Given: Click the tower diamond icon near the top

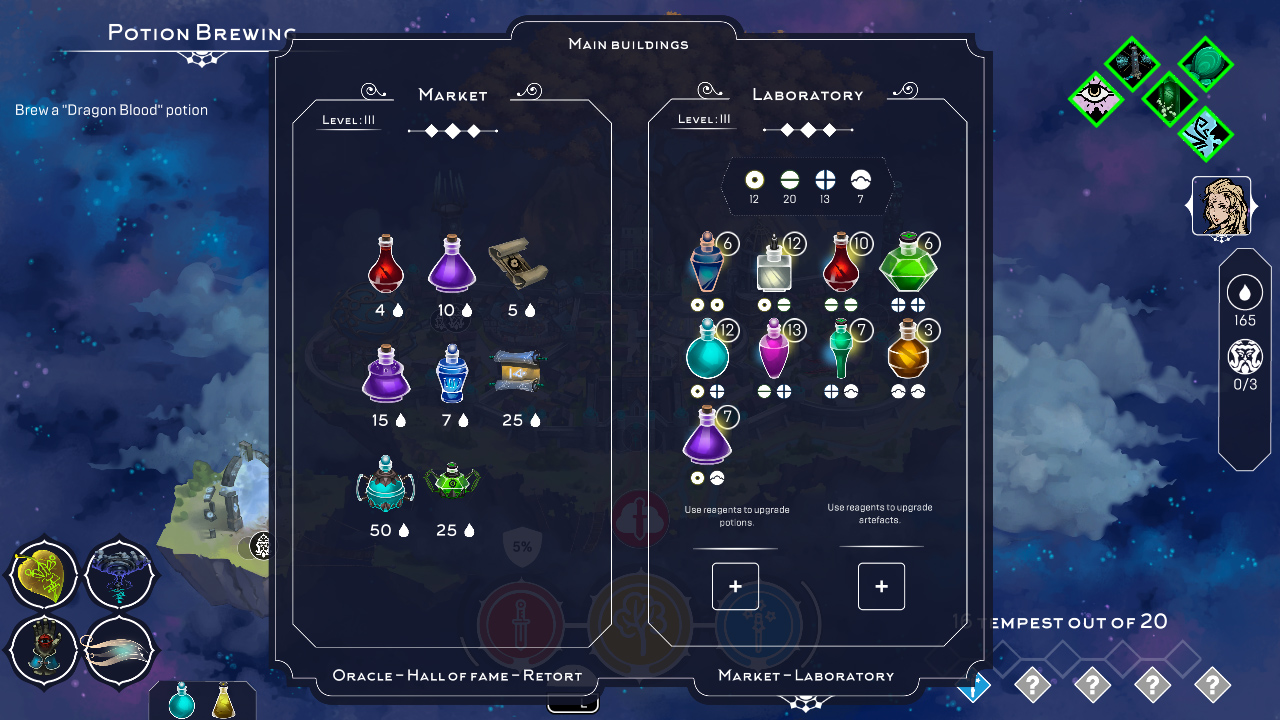Looking at the screenshot, I should pyautogui.click(x=1132, y=63).
